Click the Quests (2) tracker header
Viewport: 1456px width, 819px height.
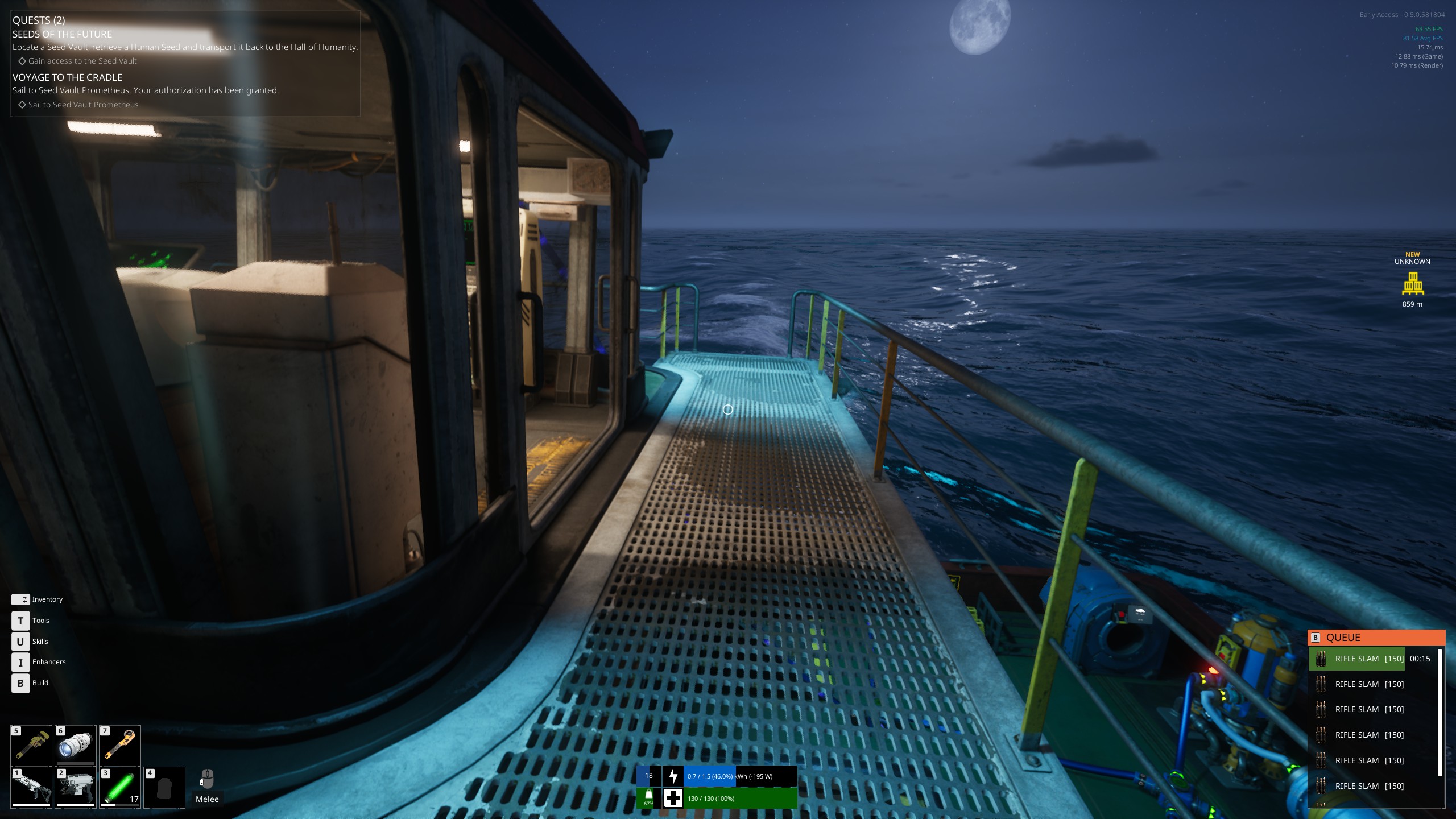[x=39, y=20]
